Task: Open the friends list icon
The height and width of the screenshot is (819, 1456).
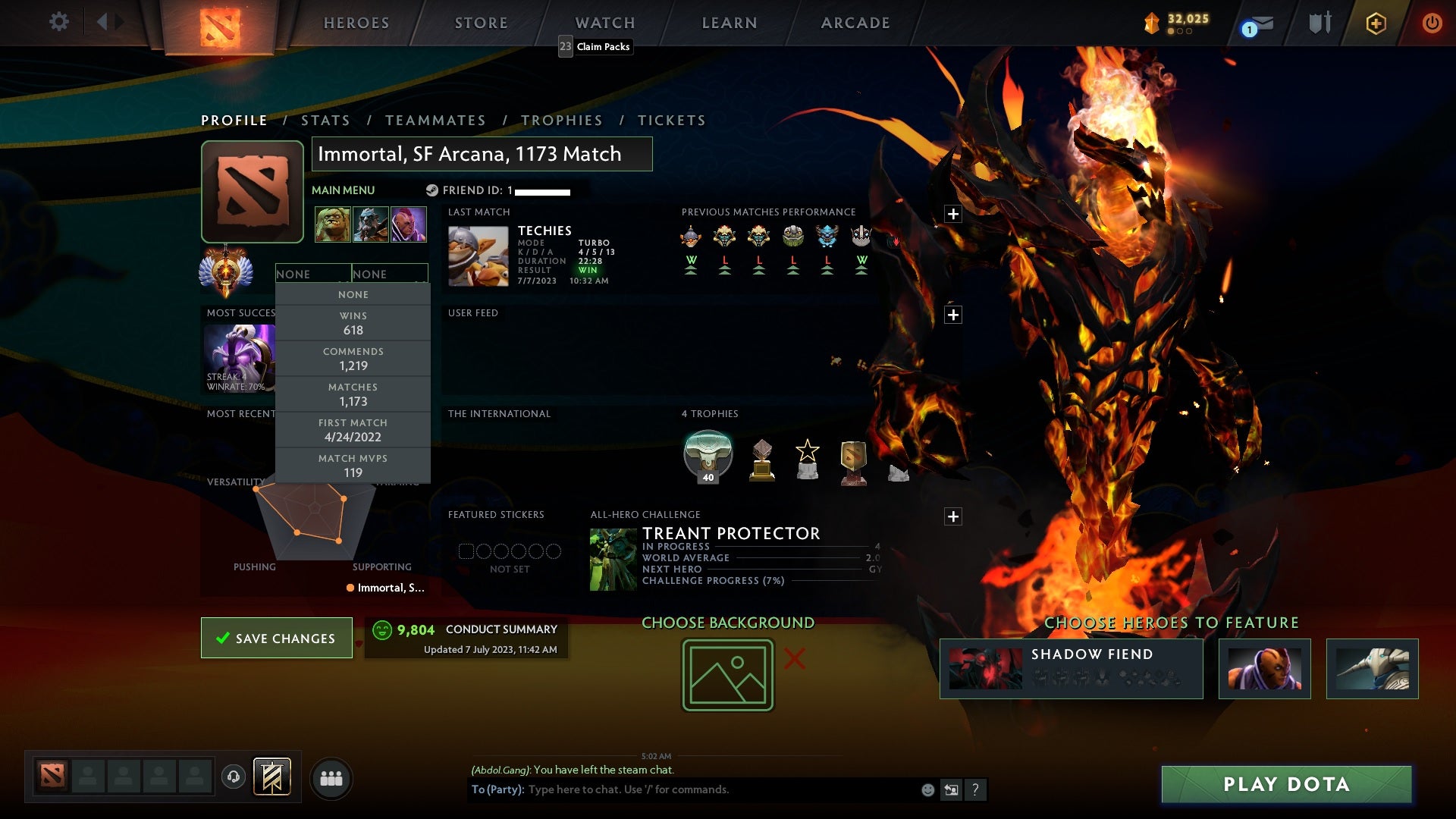Action: coord(331,777)
